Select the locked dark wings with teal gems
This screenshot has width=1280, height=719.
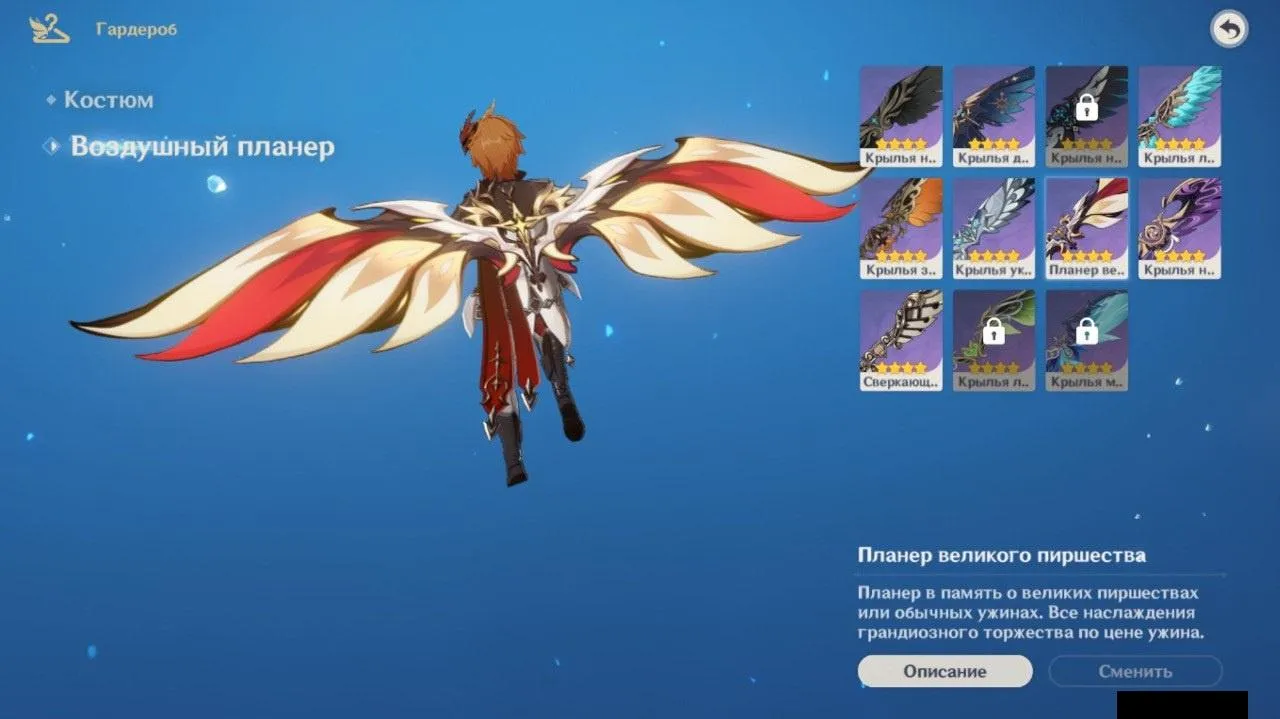tap(1087, 115)
